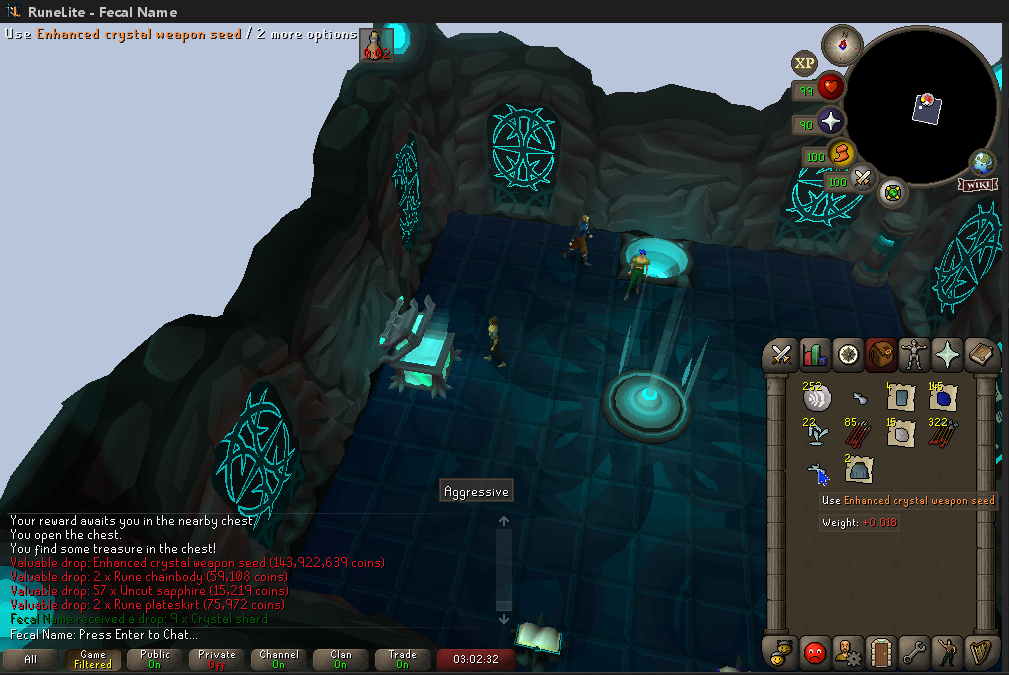Screen dimensions: 1009x675
Task: Activate the special attack orb
Action: pyautogui.click(x=862, y=181)
